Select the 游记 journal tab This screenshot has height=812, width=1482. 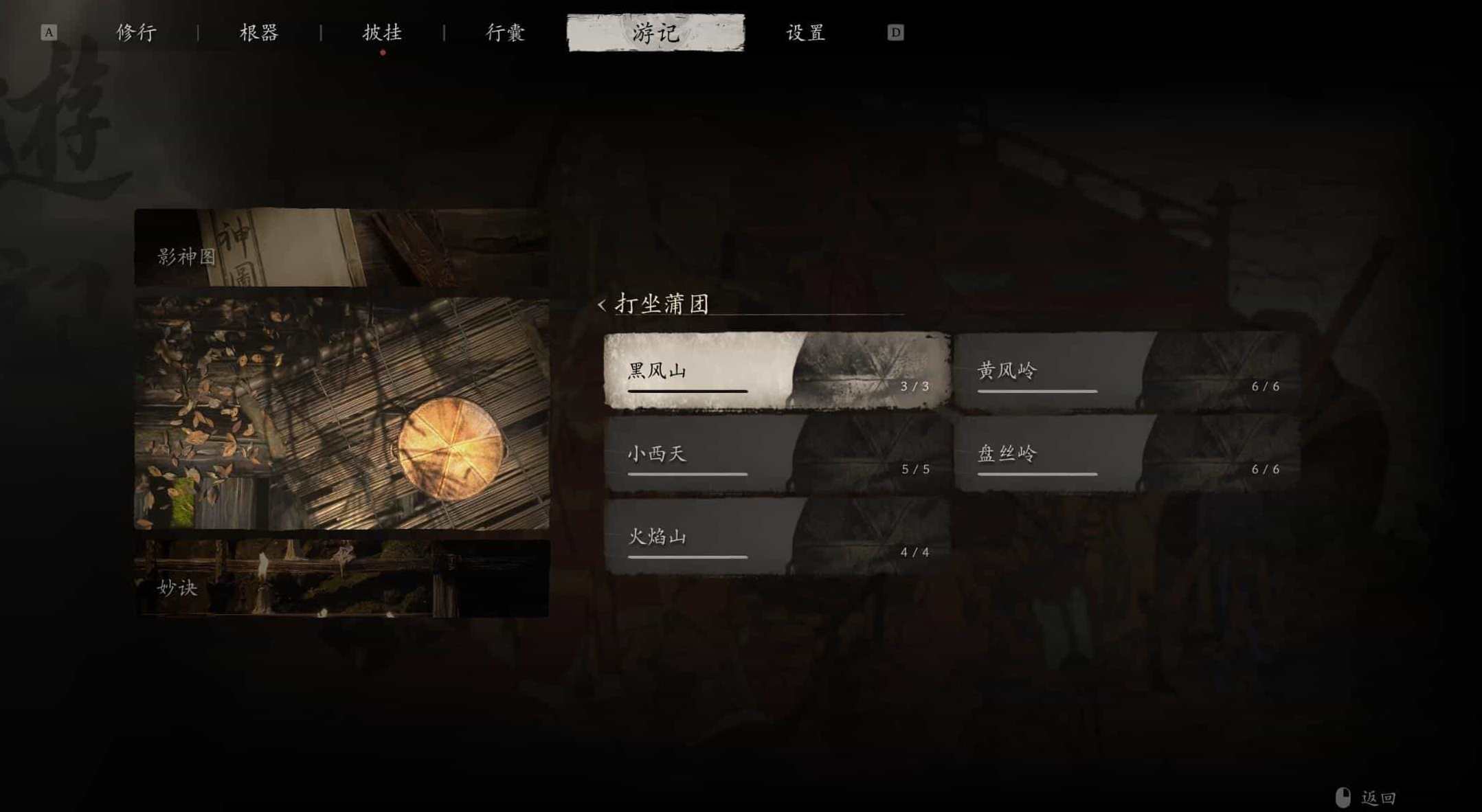pyautogui.click(x=654, y=32)
